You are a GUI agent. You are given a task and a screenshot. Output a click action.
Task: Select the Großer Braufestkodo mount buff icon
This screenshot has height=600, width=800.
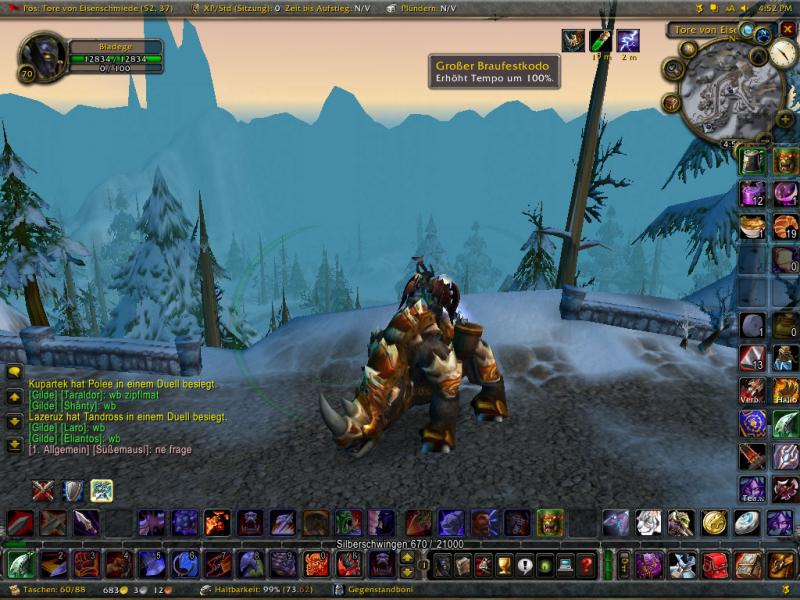pos(573,41)
